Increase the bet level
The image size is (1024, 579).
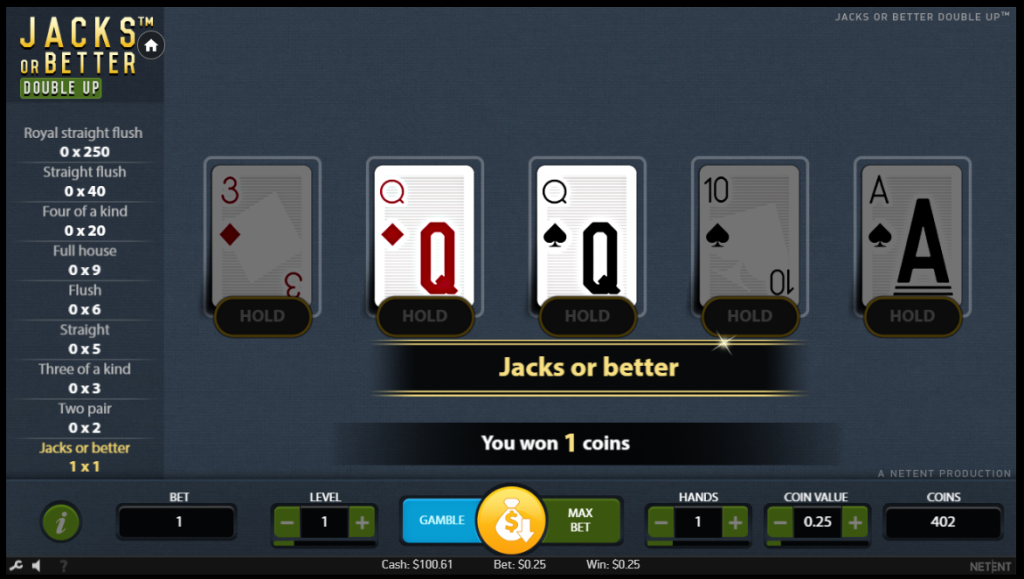362,521
